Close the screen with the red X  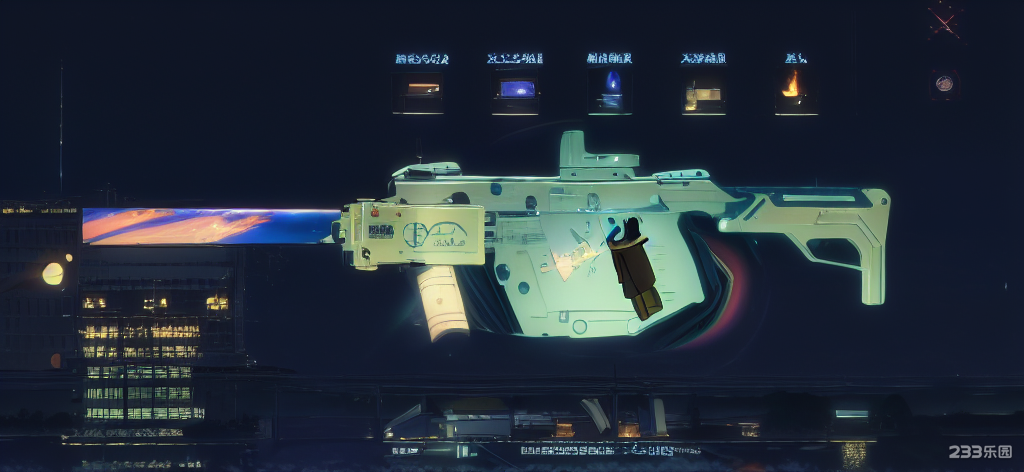(x=944, y=20)
